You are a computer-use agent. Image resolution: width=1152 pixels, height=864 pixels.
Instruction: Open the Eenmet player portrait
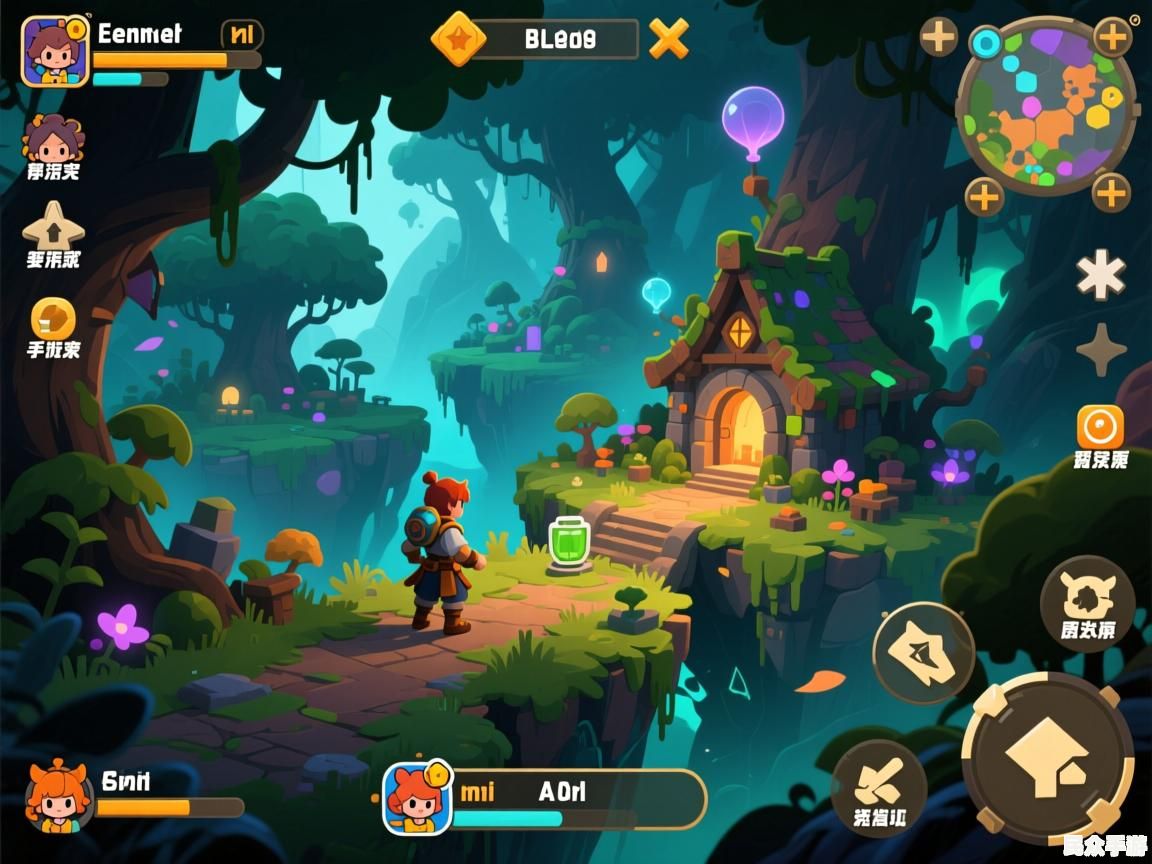click(55, 51)
